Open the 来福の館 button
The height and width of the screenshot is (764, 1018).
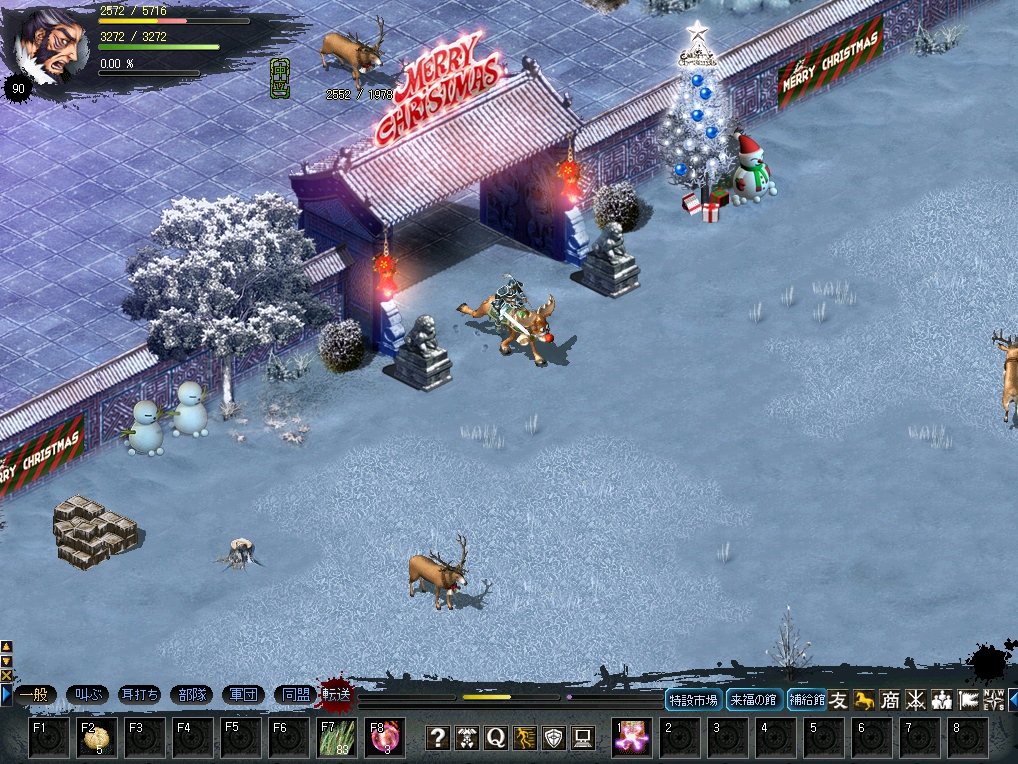(x=754, y=700)
